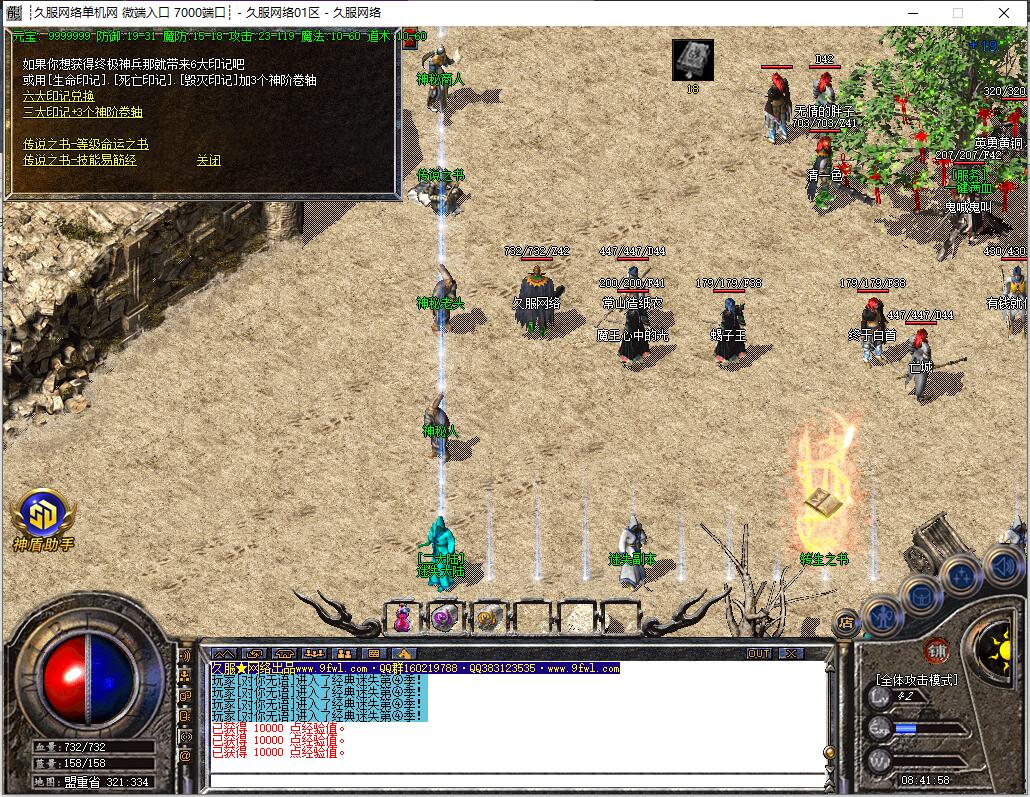Open the 传说之书-技能易筋经 link
This screenshot has width=1030, height=797.
(79, 160)
